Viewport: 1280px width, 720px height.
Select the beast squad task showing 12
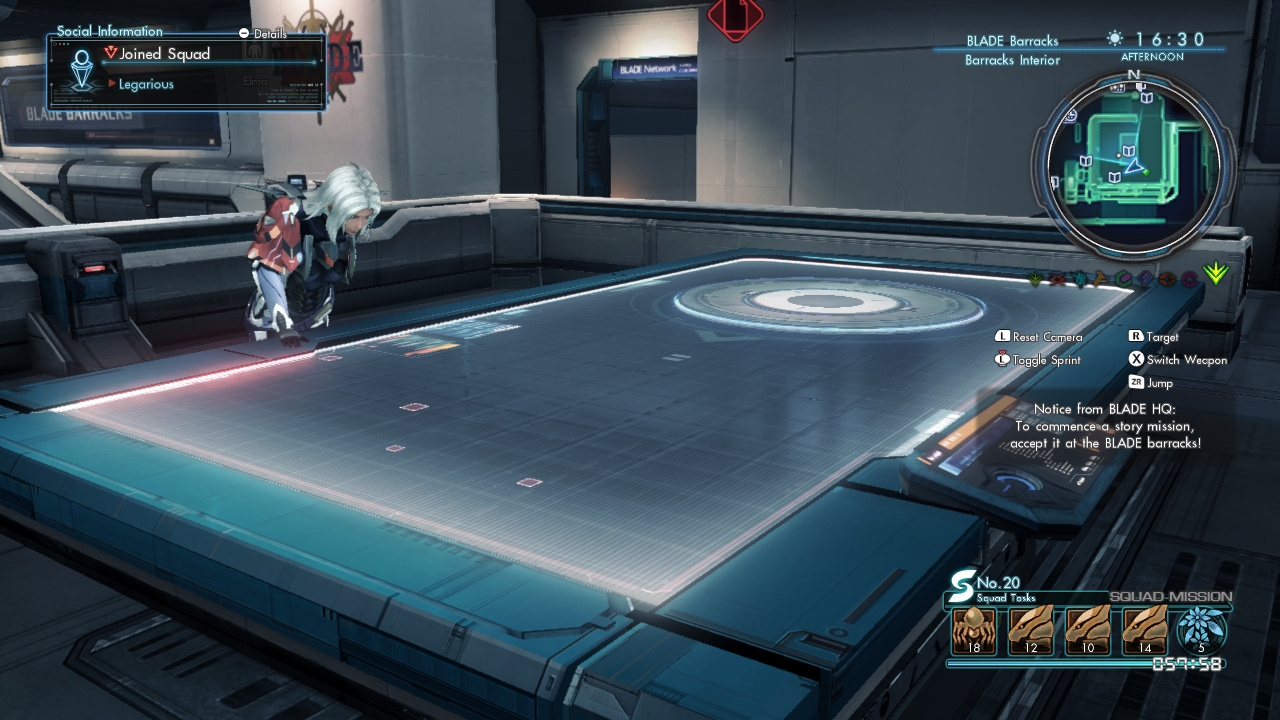coord(1031,630)
